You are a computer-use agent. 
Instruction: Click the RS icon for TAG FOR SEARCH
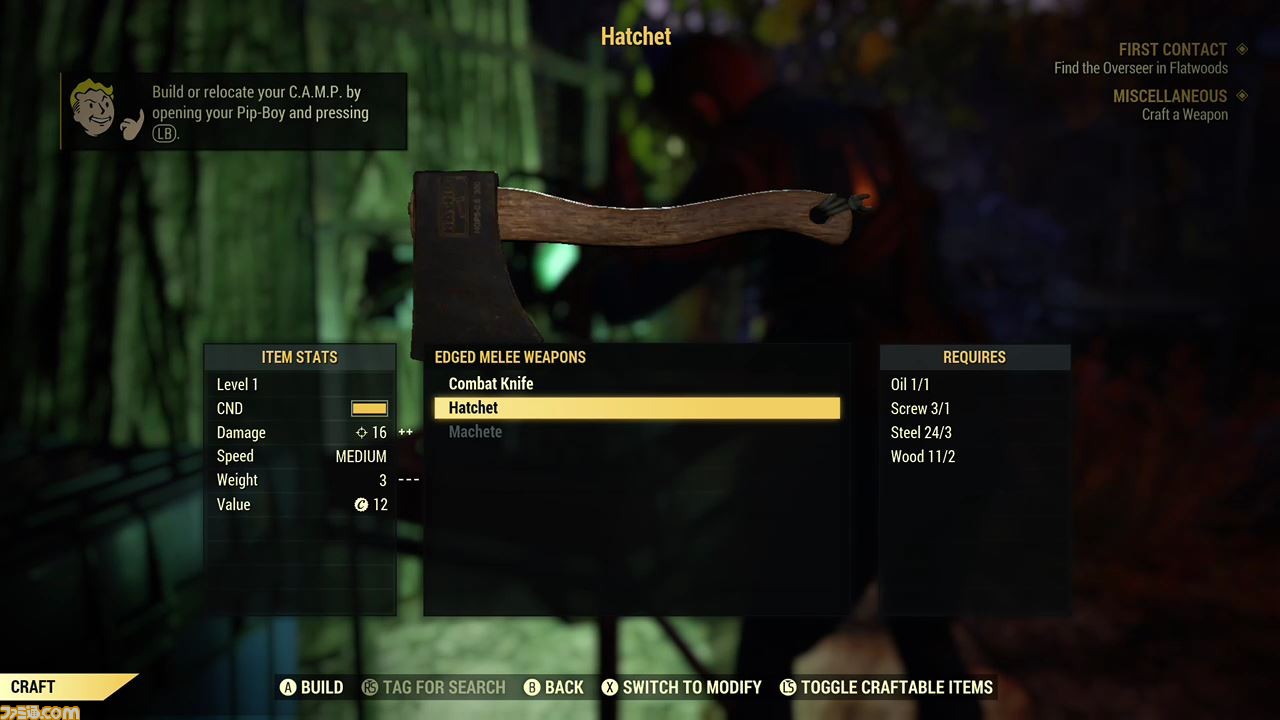(x=372, y=687)
